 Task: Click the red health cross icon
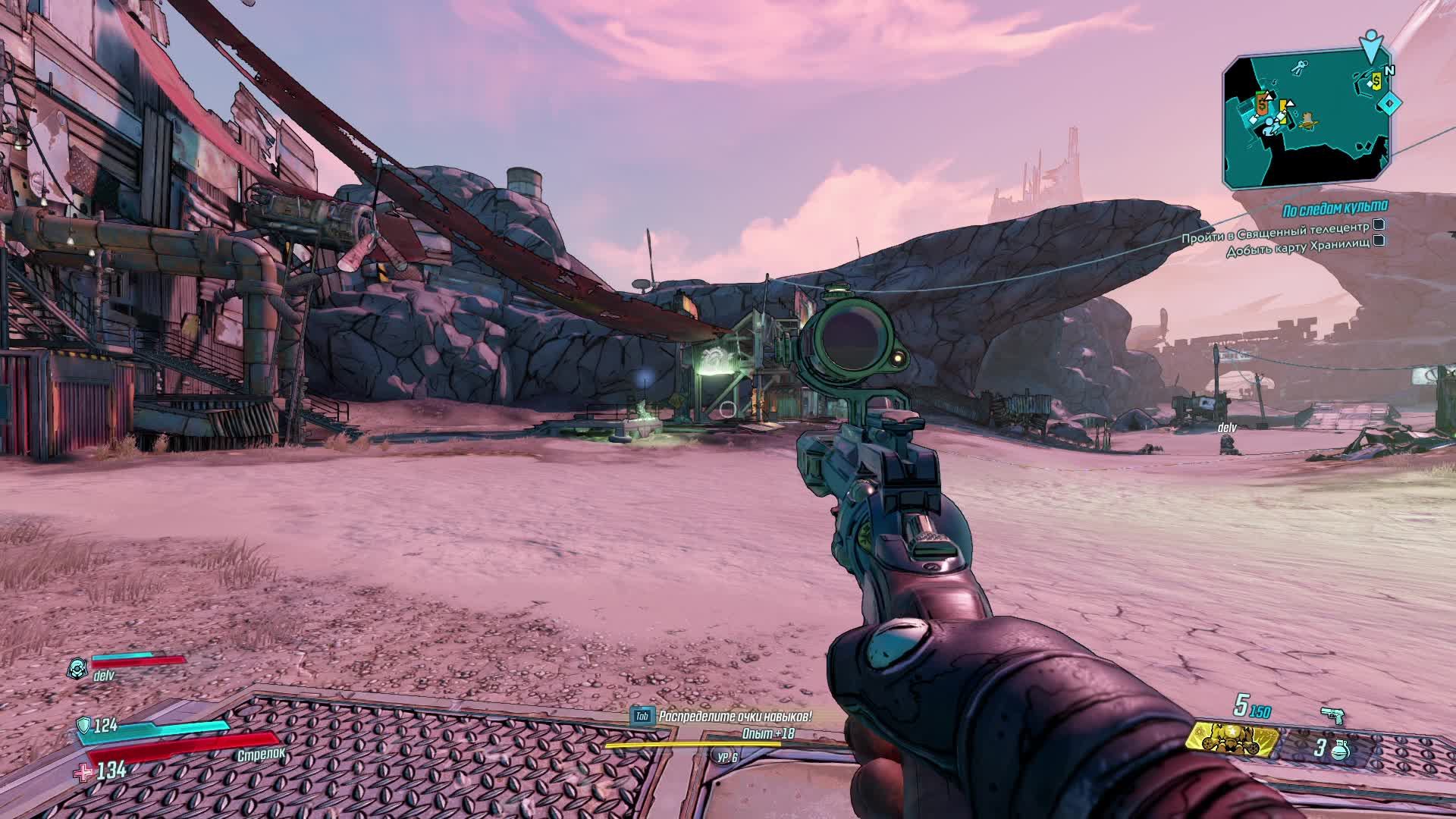tap(81, 772)
